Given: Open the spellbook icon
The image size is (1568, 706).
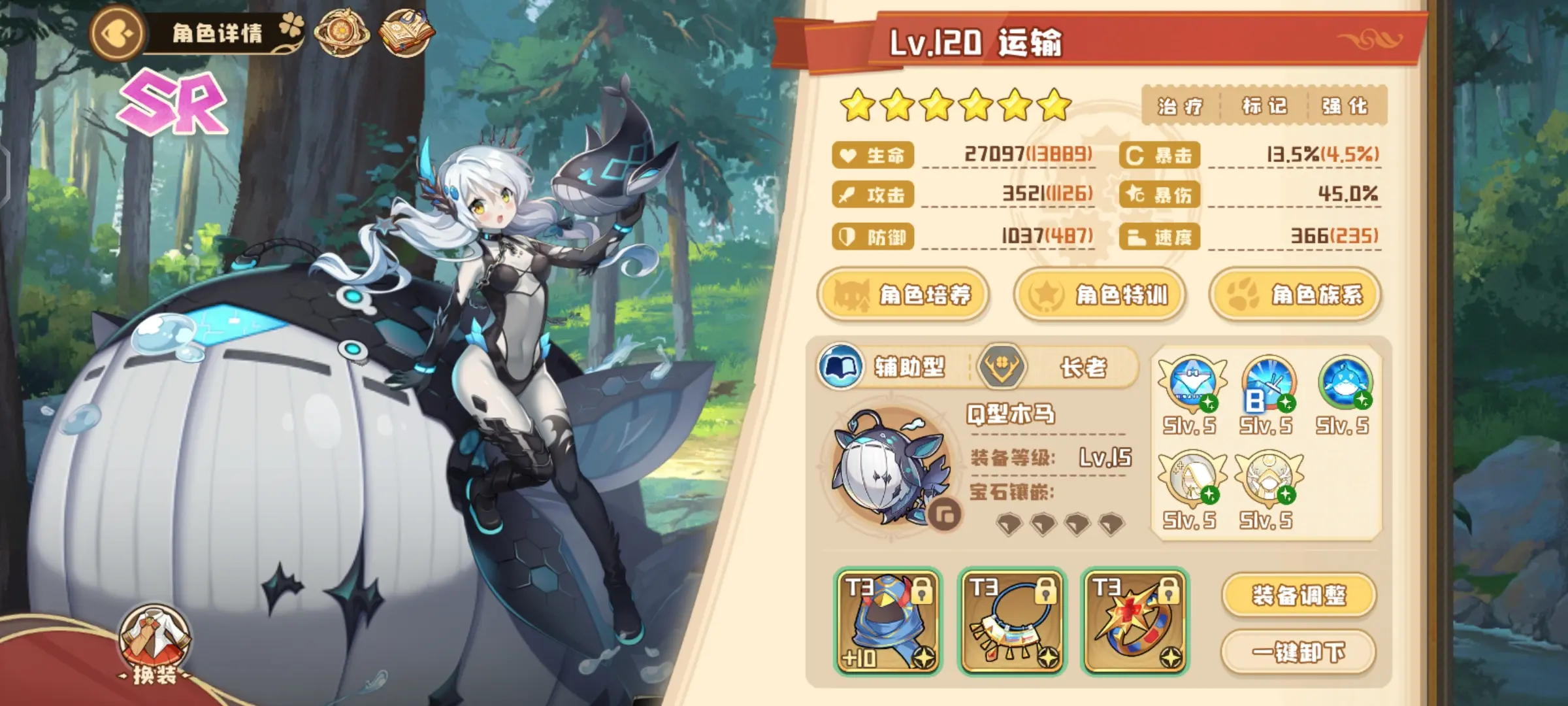Looking at the screenshot, I should [x=405, y=33].
